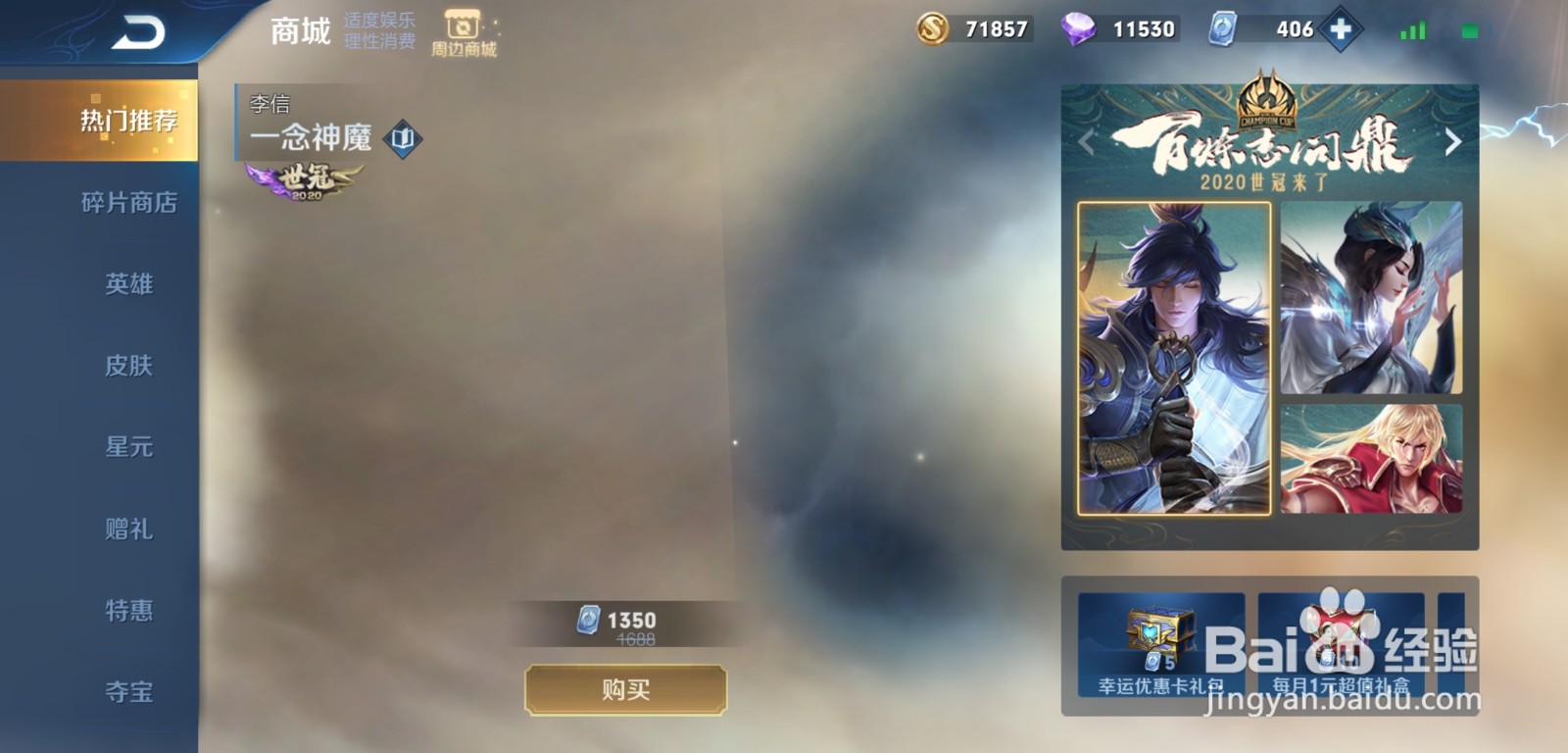Click the gold coin currency icon

[x=930, y=29]
